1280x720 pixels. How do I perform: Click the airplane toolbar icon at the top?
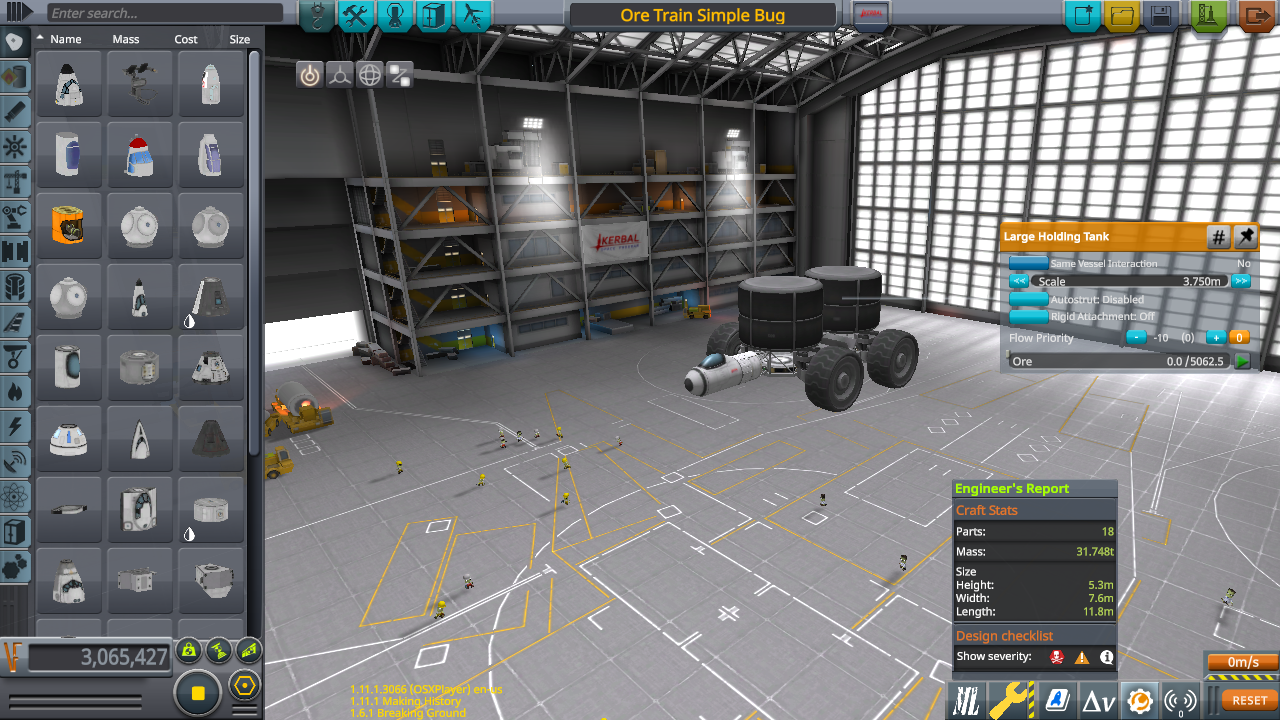471,16
